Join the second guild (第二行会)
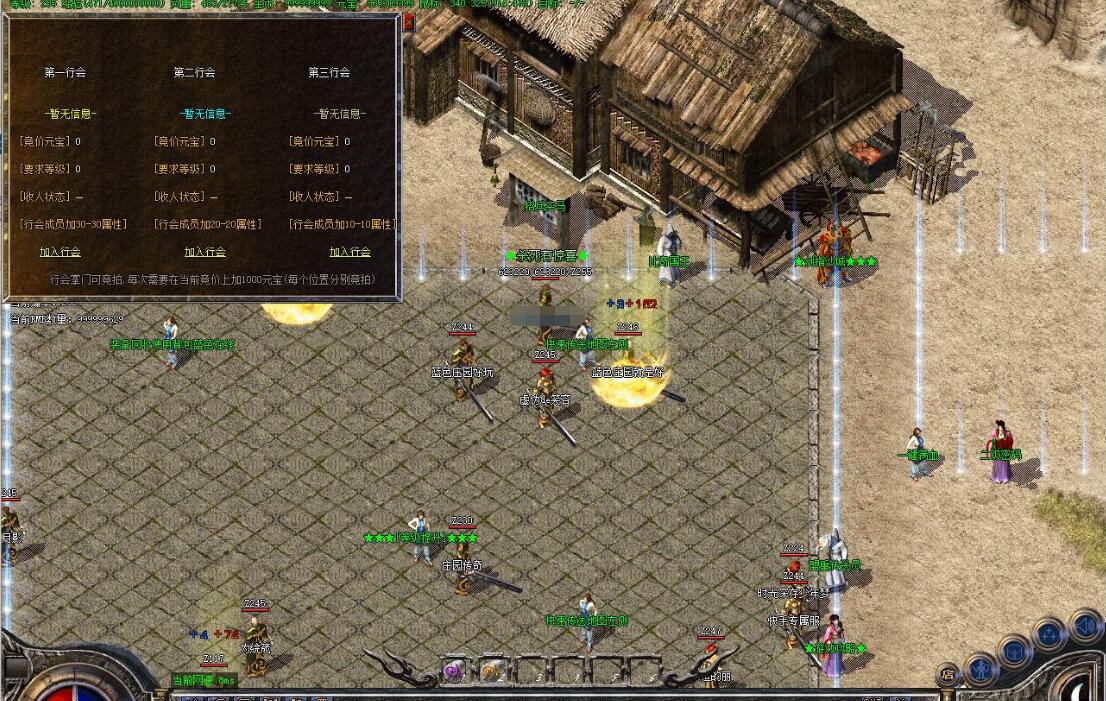Screen dimensions: 1106x701 click(x=205, y=252)
